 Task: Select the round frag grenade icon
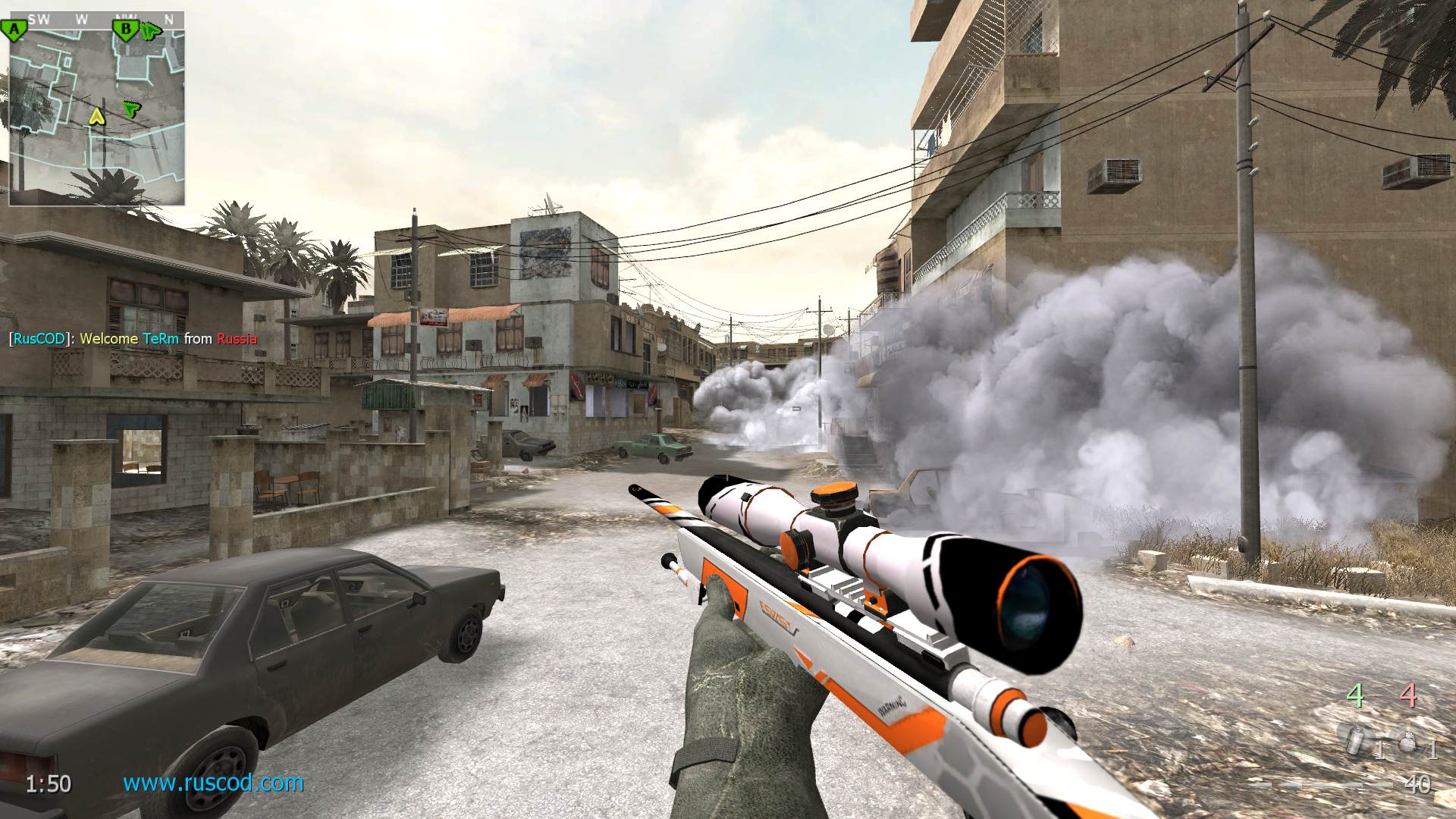point(1407,743)
